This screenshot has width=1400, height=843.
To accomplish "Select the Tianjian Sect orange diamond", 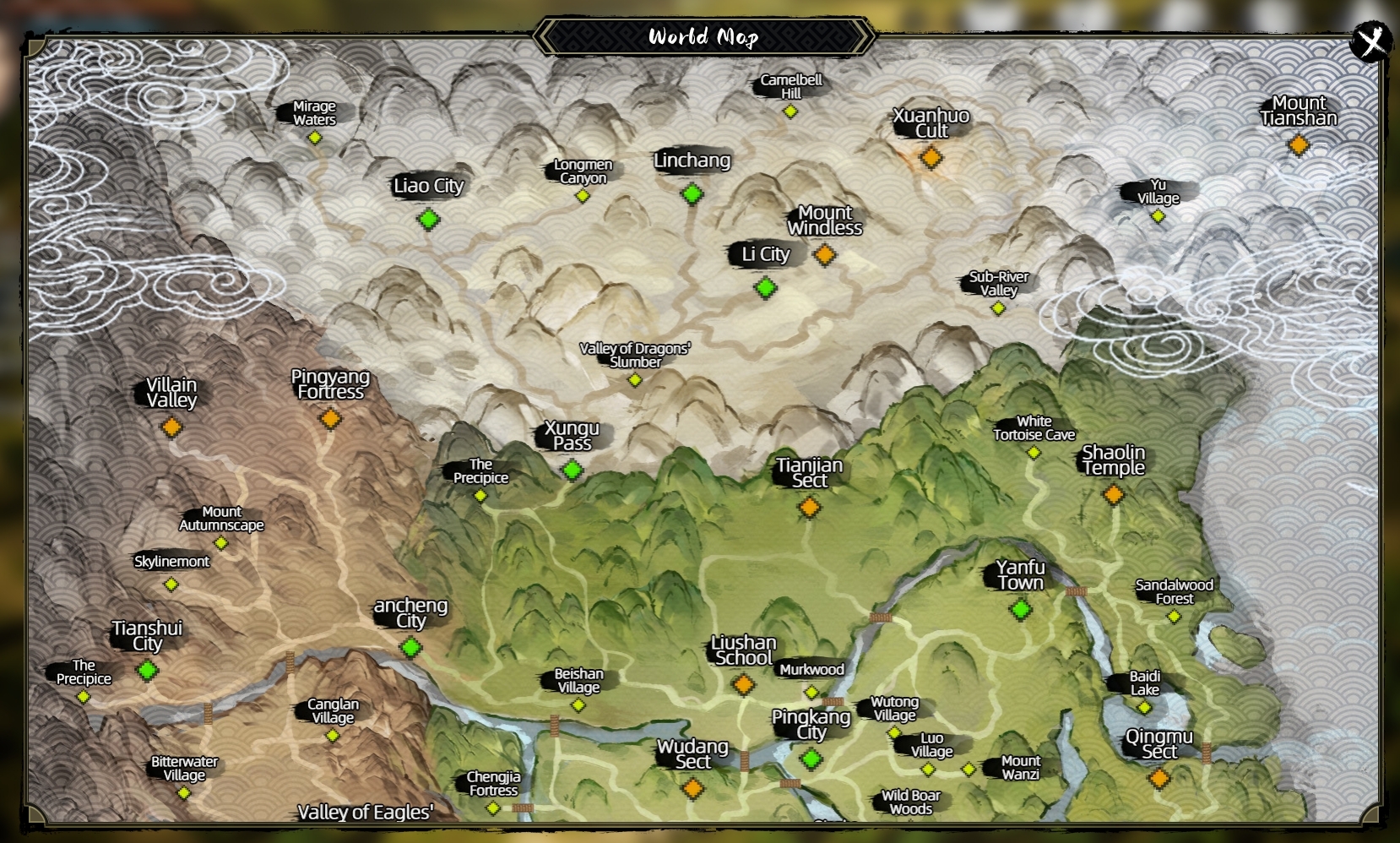I will [809, 508].
